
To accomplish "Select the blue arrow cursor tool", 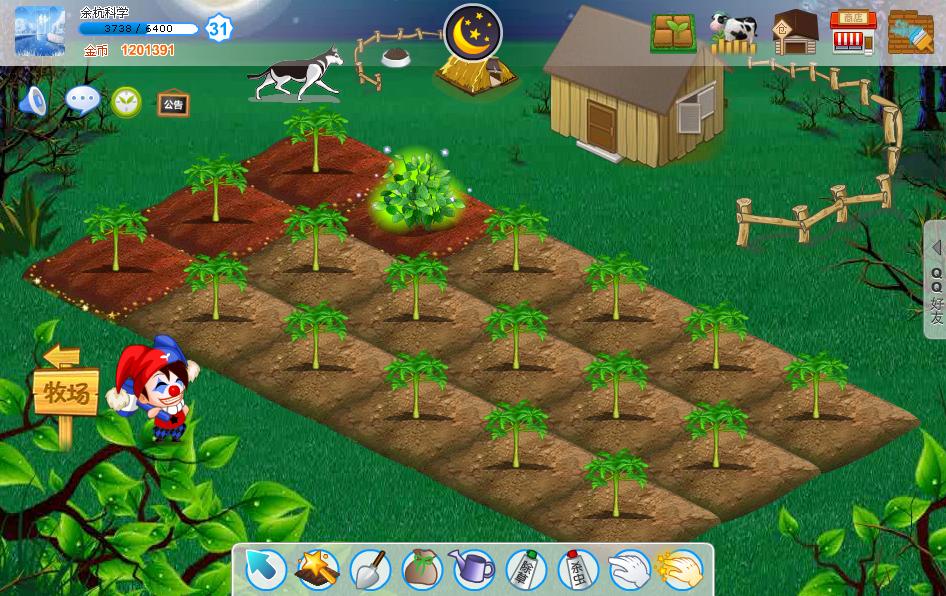I will coord(266,570).
